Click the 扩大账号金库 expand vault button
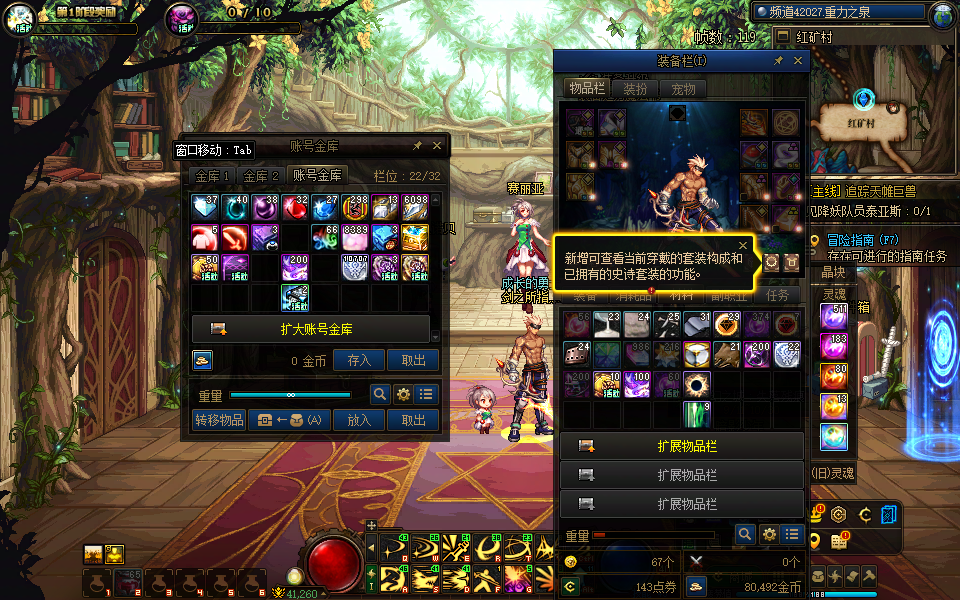 pyautogui.click(x=310, y=329)
